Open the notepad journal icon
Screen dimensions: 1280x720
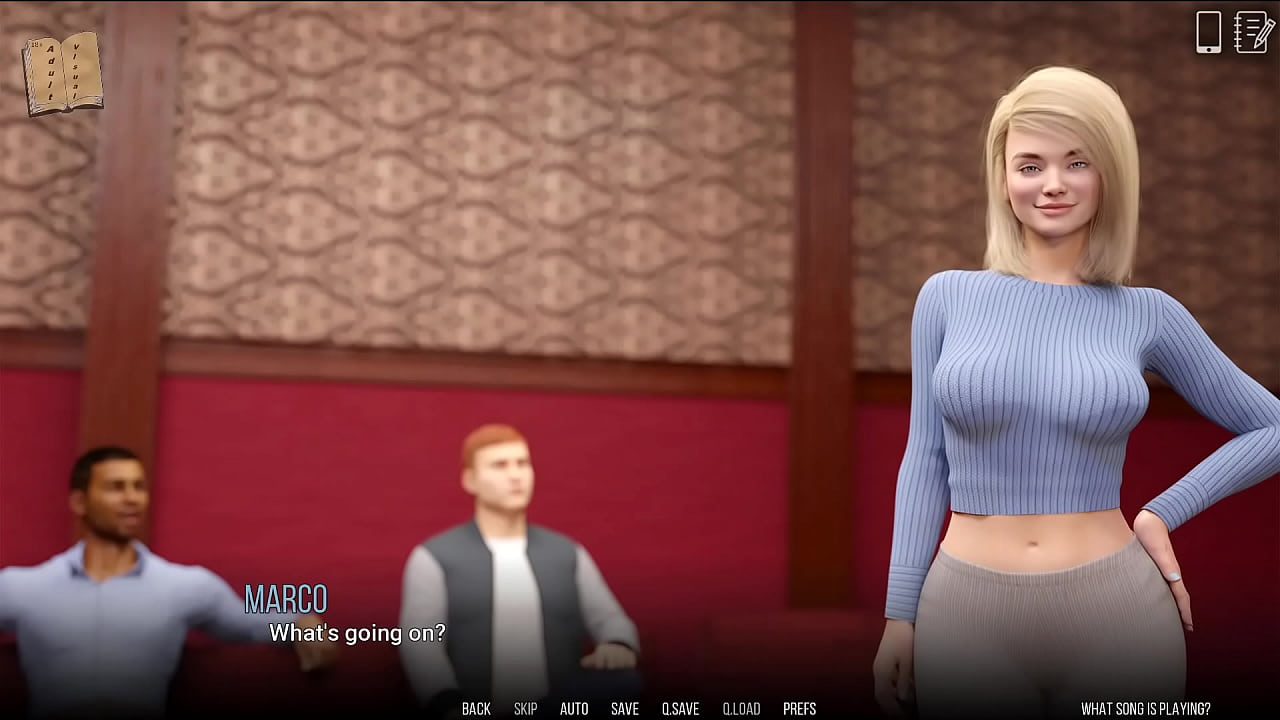(1253, 32)
